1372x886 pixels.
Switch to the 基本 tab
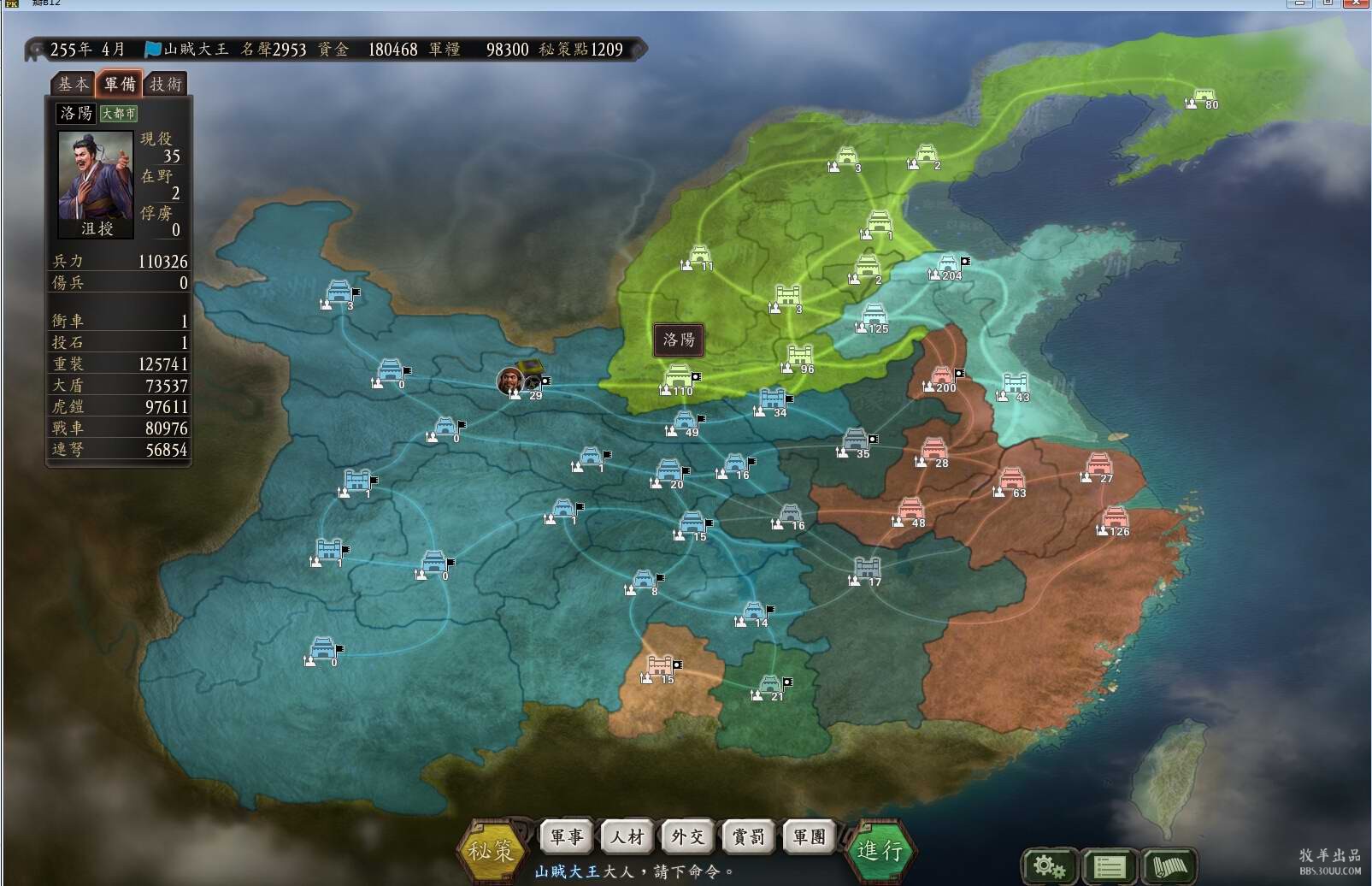click(x=73, y=84)
